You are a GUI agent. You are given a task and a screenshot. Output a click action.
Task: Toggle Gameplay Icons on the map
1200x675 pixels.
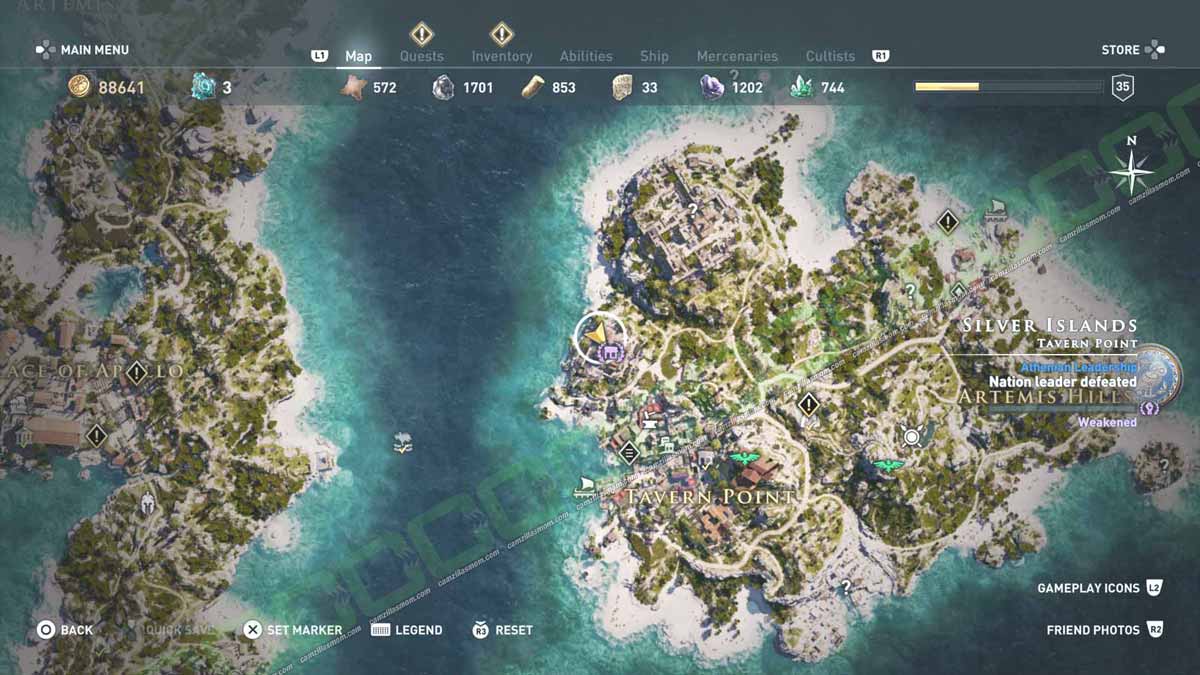[x=1099, y=588]
